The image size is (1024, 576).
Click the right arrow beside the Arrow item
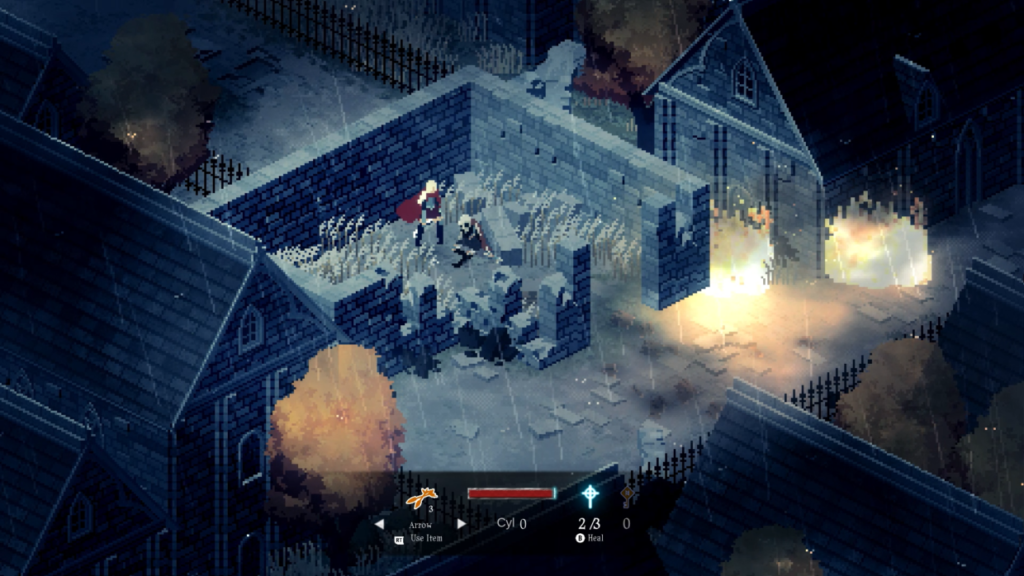click(x=461, y=523)
